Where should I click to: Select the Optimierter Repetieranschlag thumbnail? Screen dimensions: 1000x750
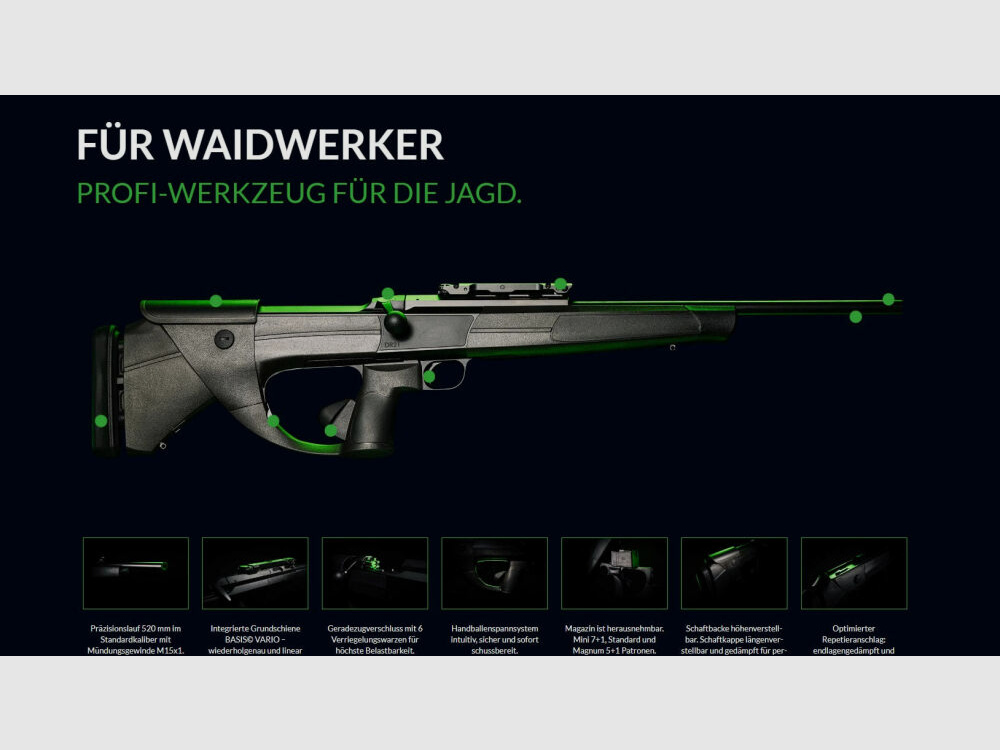(x=854, y=573)
